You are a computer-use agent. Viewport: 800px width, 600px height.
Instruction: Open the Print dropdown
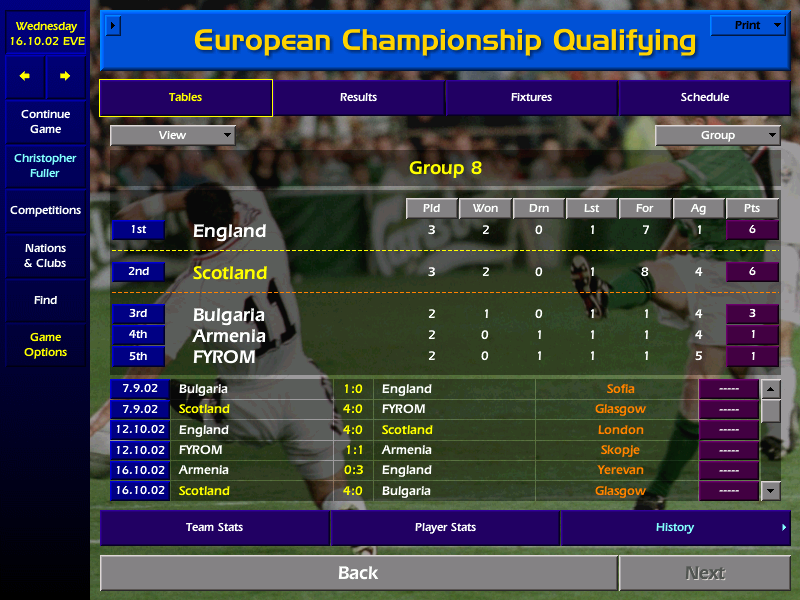click(x=747, y=25)
